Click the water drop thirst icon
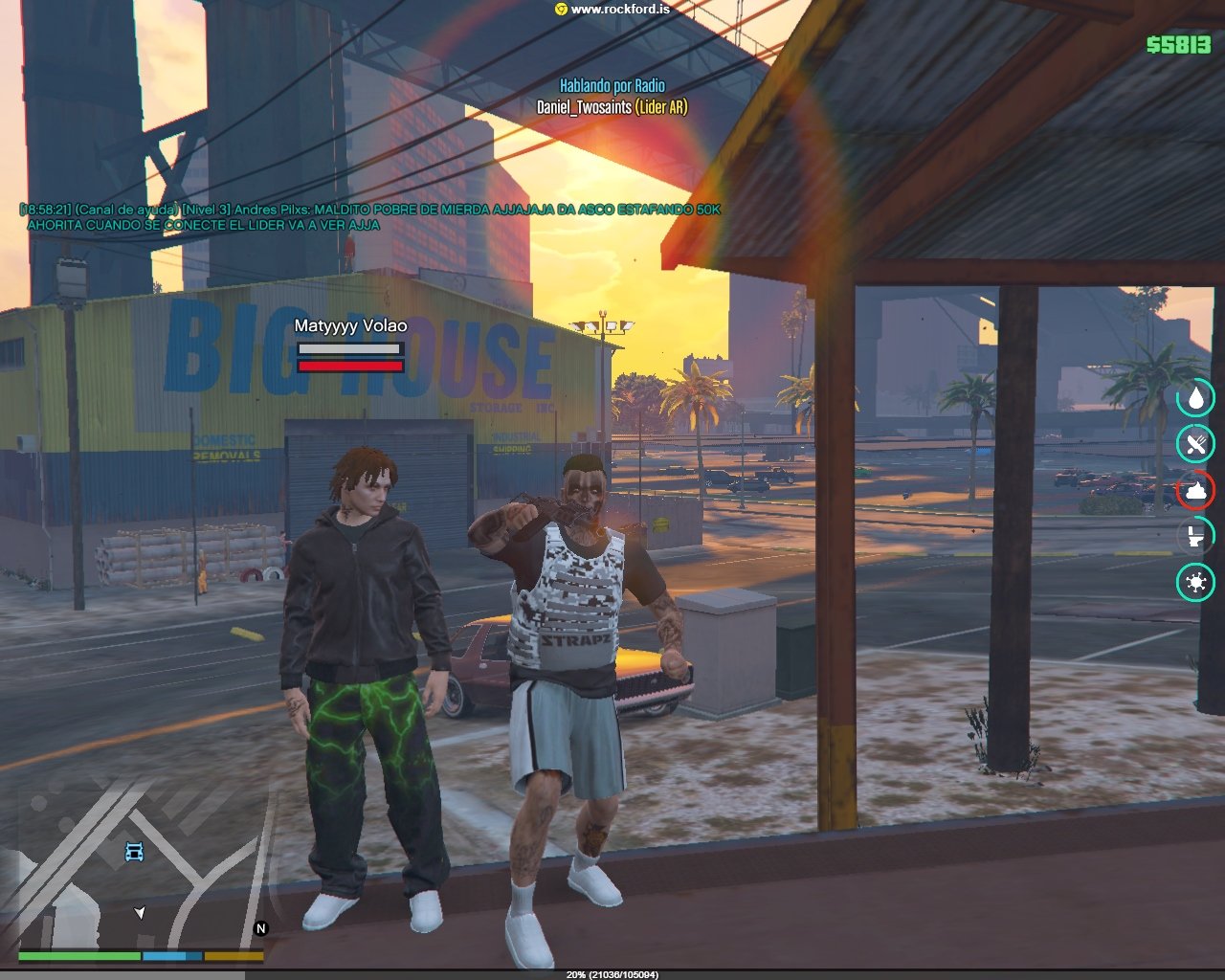 [x=1195, y=397]
